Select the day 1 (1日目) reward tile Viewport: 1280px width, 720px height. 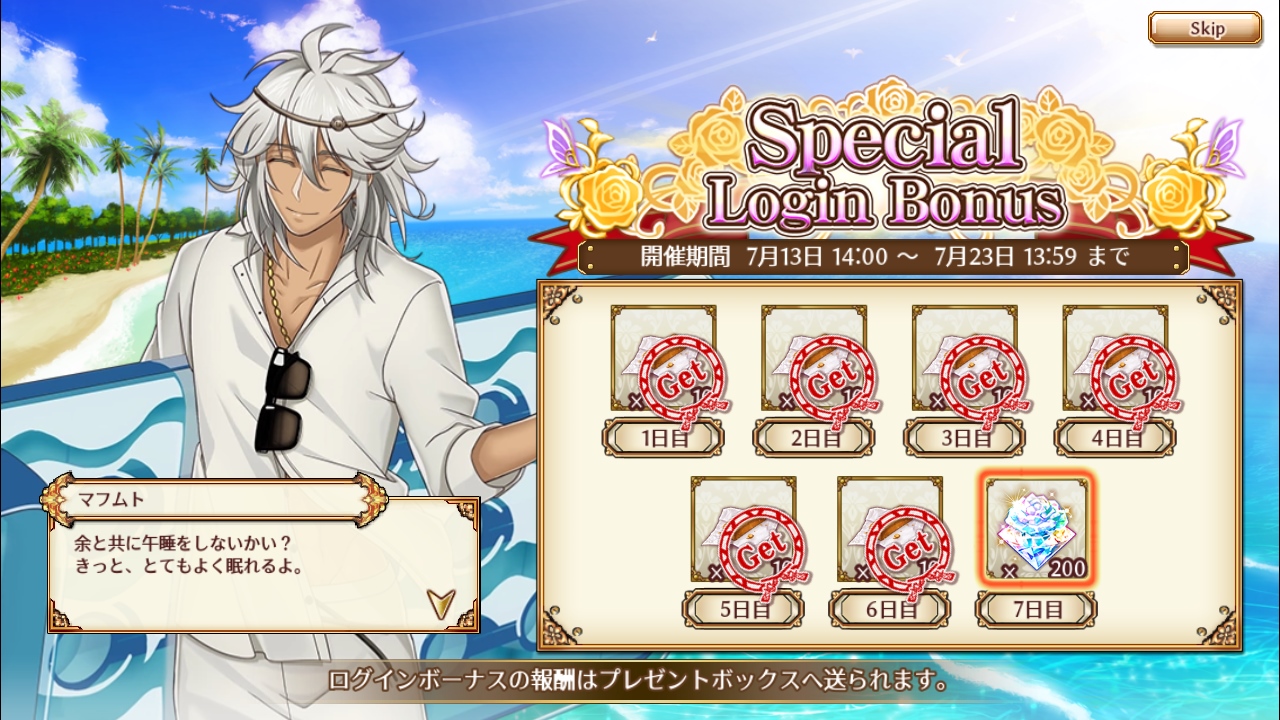click(x=663, y=360)
